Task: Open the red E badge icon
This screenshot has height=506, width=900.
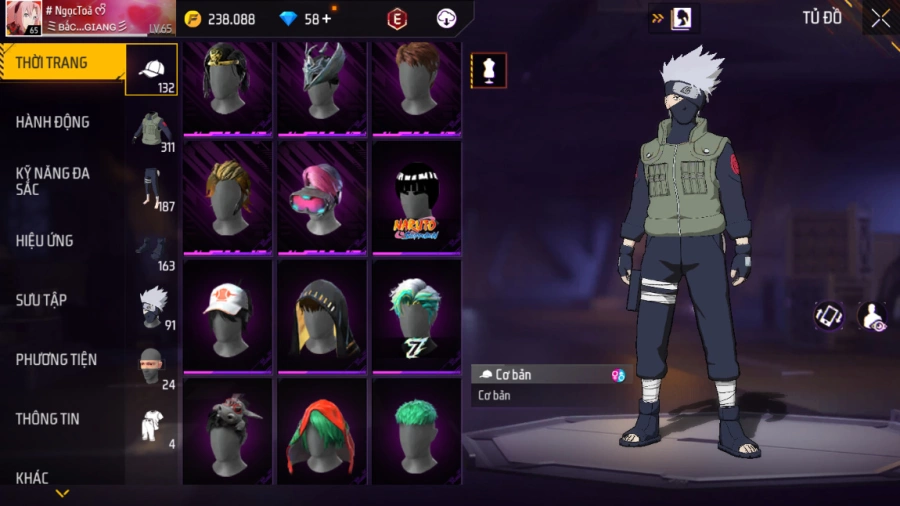Action: point(397,19)
